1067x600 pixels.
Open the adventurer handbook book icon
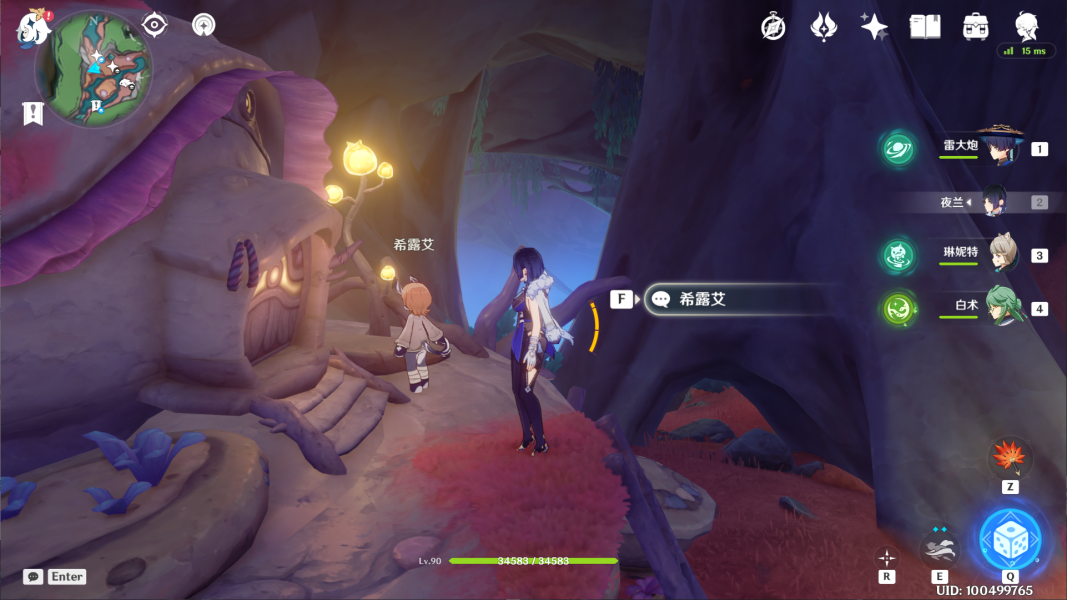click(925, 27)
